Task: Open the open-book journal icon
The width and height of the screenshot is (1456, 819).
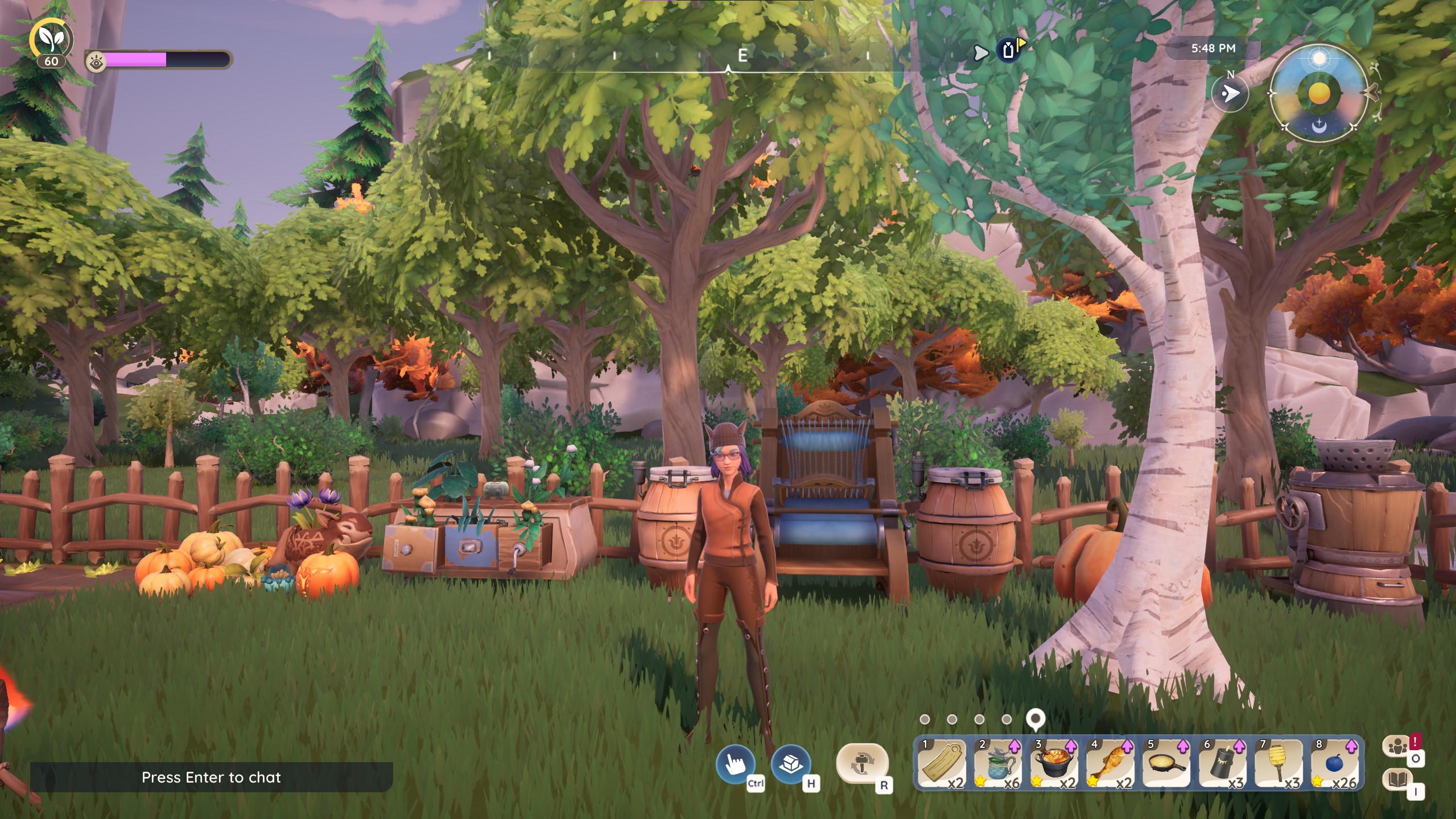Action: click(x=1398, y=780)
